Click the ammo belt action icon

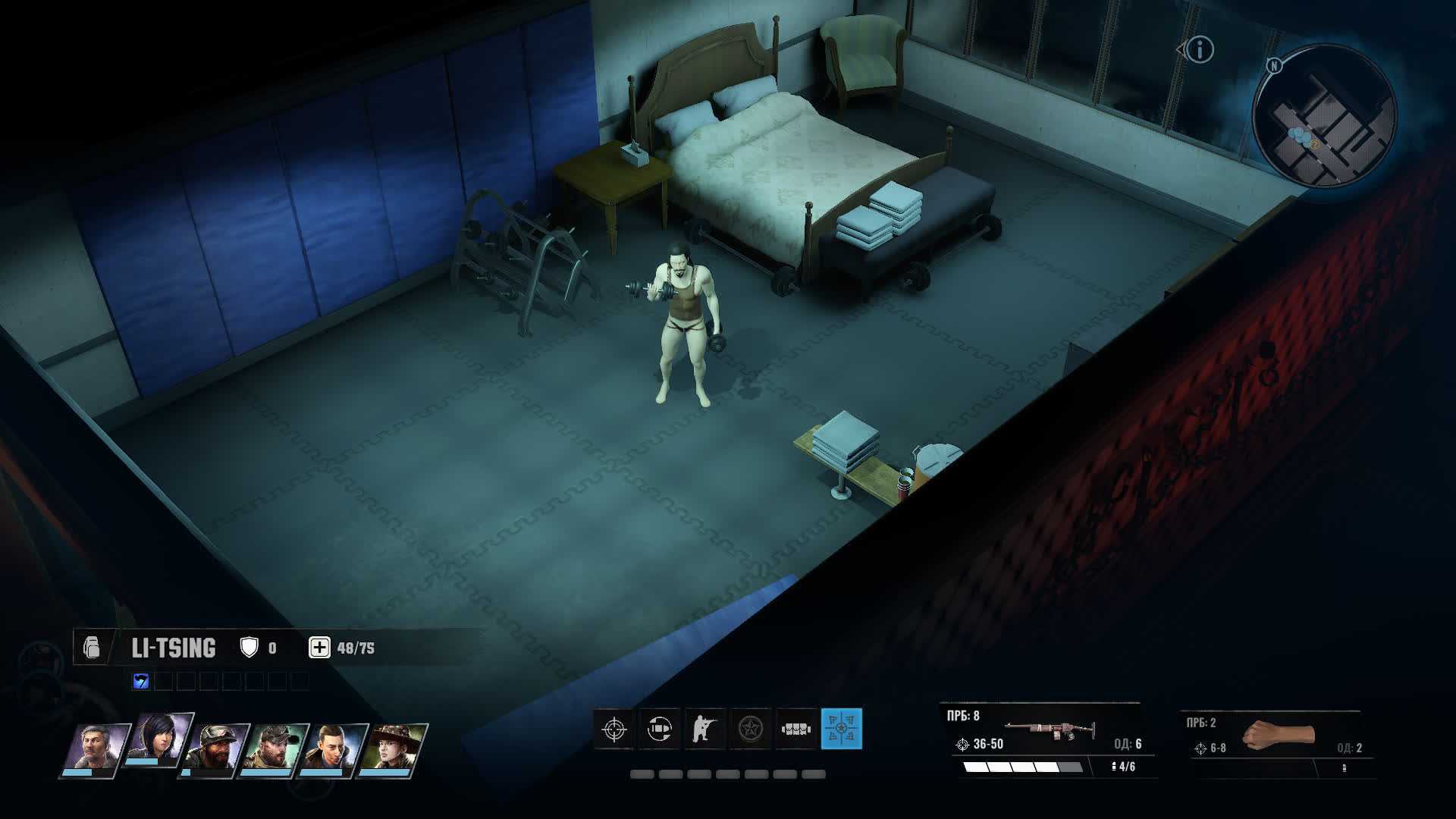pos(796,729)
